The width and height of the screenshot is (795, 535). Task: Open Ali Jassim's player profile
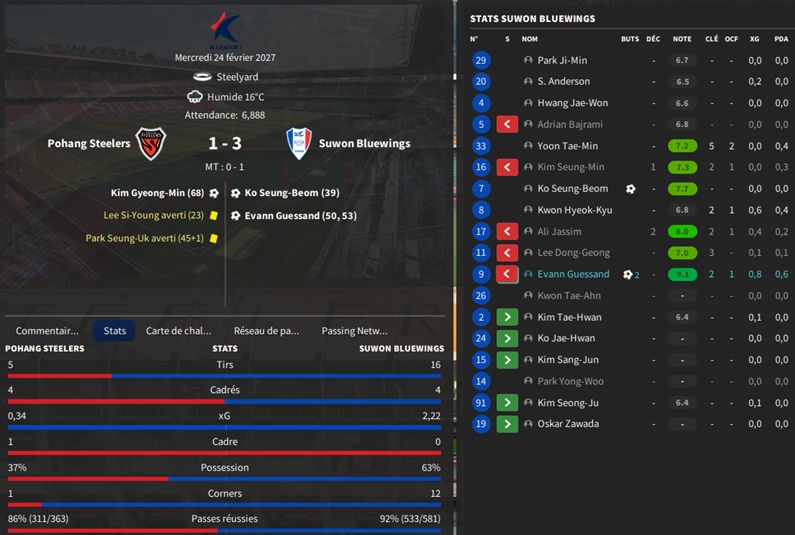pos(559,231)
